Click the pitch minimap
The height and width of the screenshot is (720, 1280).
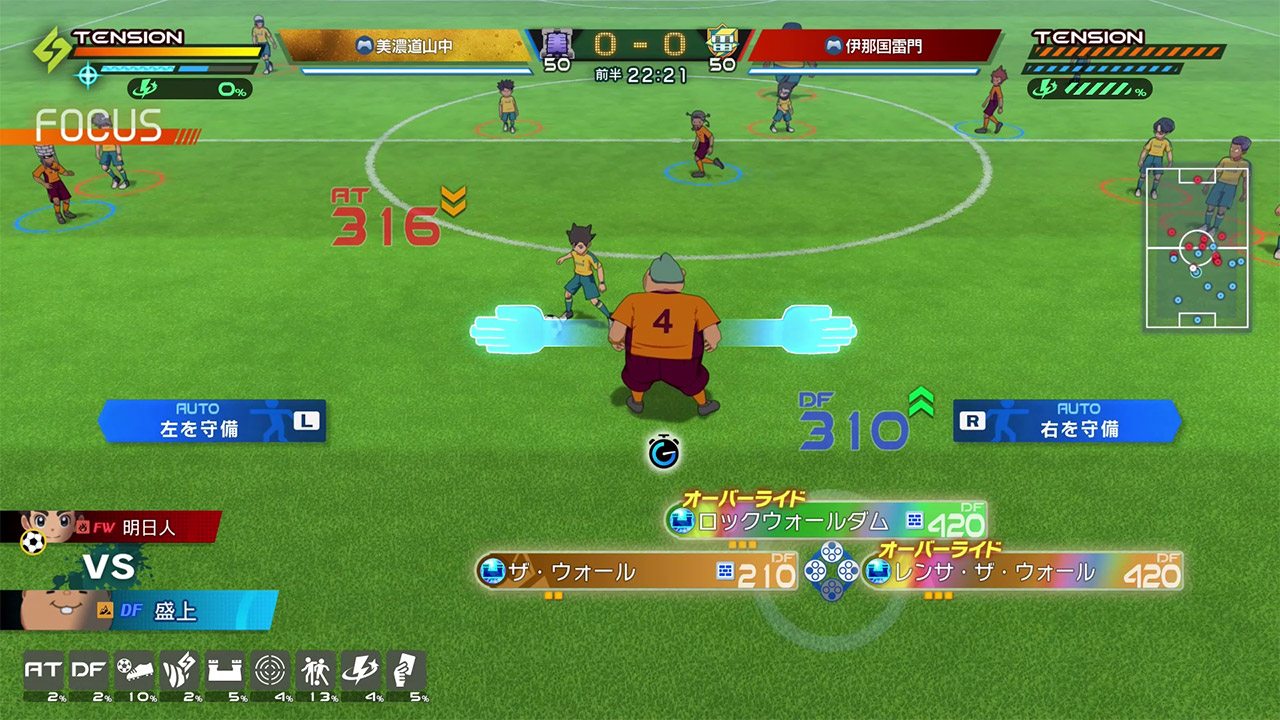(1196, 248)
